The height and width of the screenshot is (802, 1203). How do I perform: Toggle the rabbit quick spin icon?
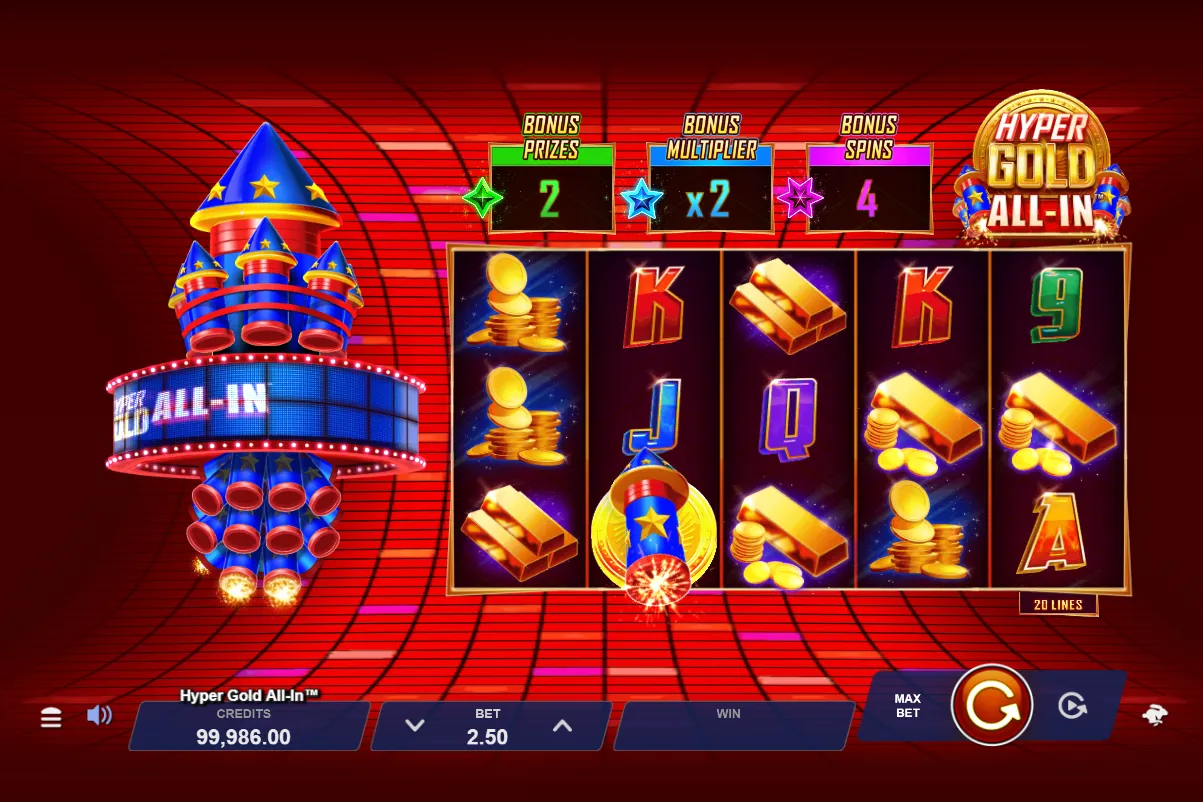coord(1155,716)
